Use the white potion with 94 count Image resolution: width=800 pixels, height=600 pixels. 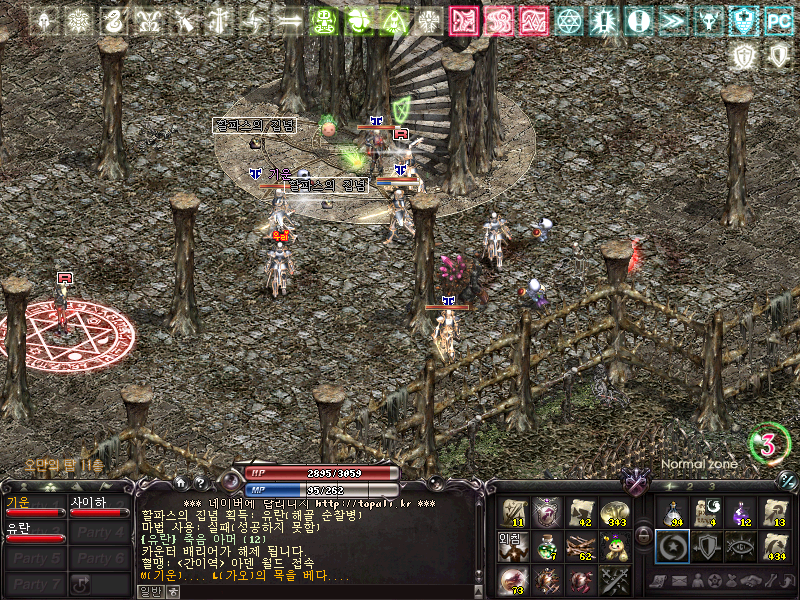point(671,512)
